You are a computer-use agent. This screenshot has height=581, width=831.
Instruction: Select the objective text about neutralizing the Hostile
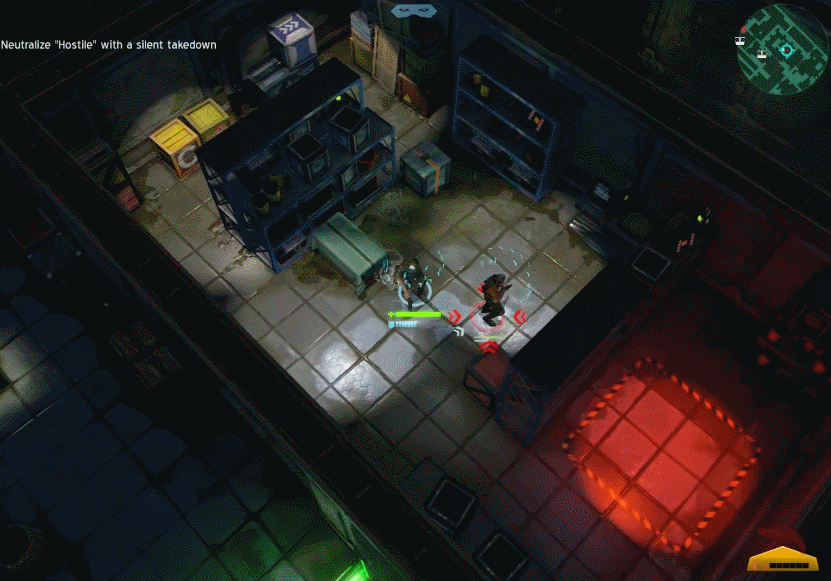[x=109, y=45]
